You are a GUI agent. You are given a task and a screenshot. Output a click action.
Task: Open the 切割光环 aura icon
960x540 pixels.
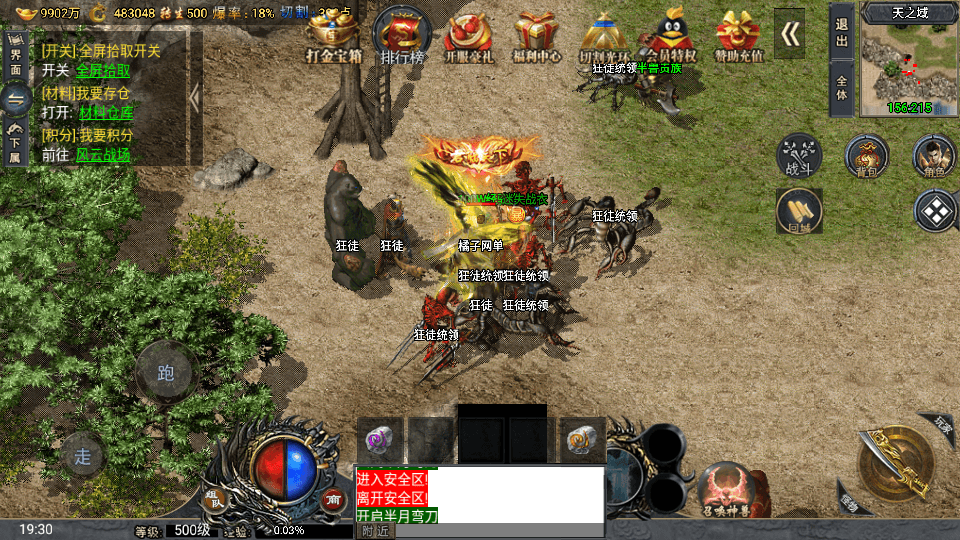(x=603, y=35)
